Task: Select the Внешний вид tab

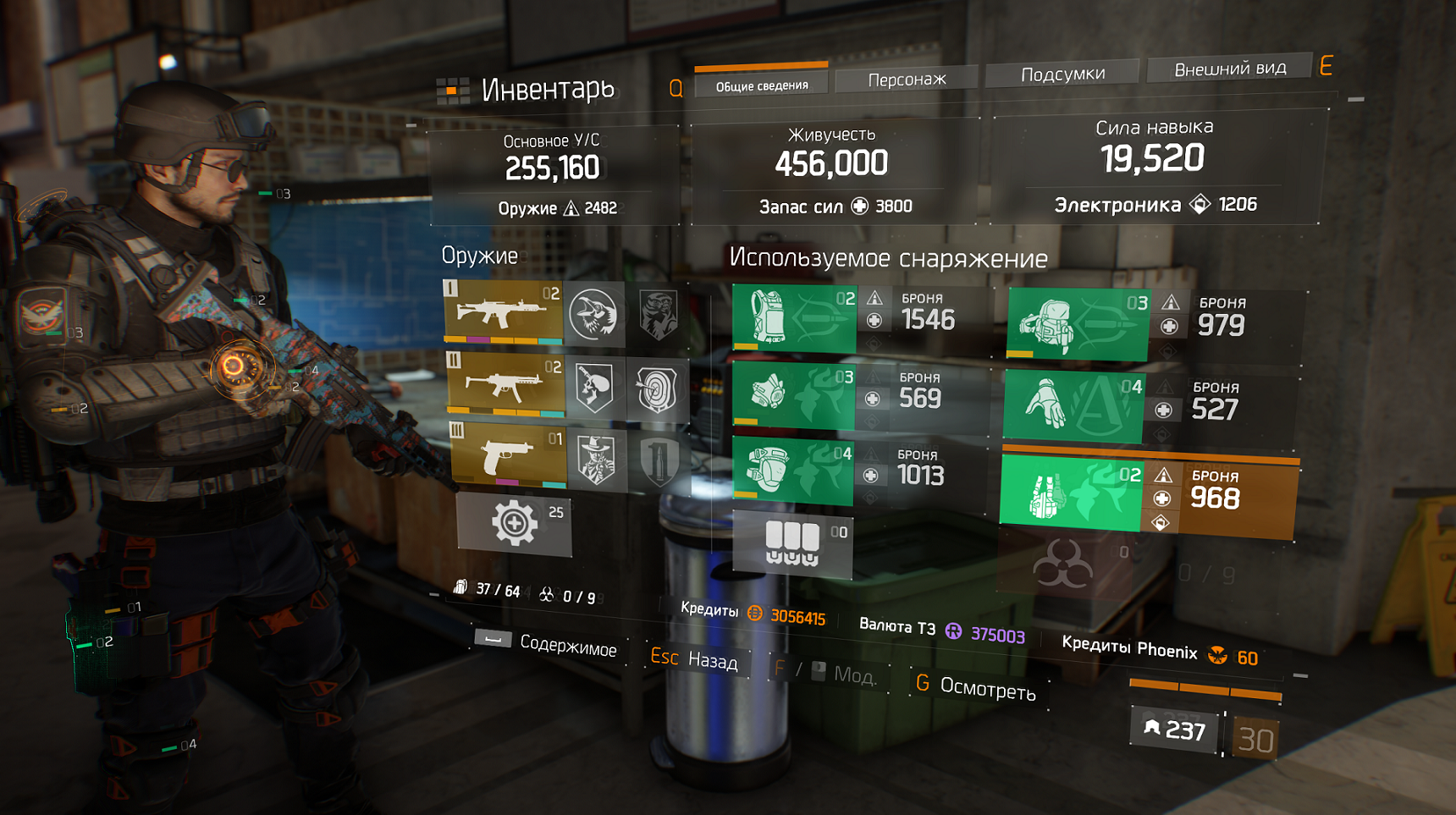Action: [1229, 69]
